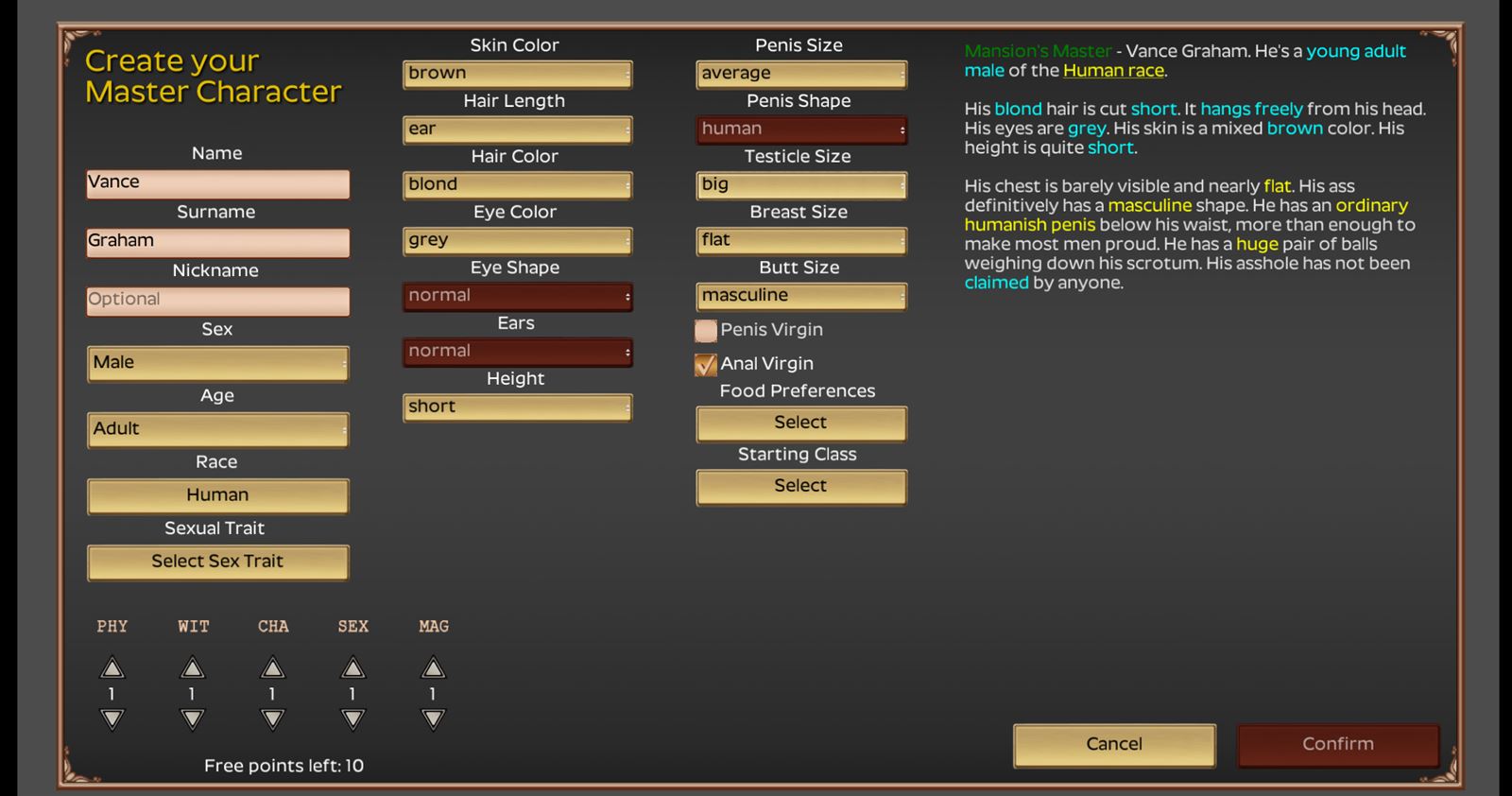1512x796 pixels.
Task: Open the Food Preferences Select button
Action: point(800,423)
